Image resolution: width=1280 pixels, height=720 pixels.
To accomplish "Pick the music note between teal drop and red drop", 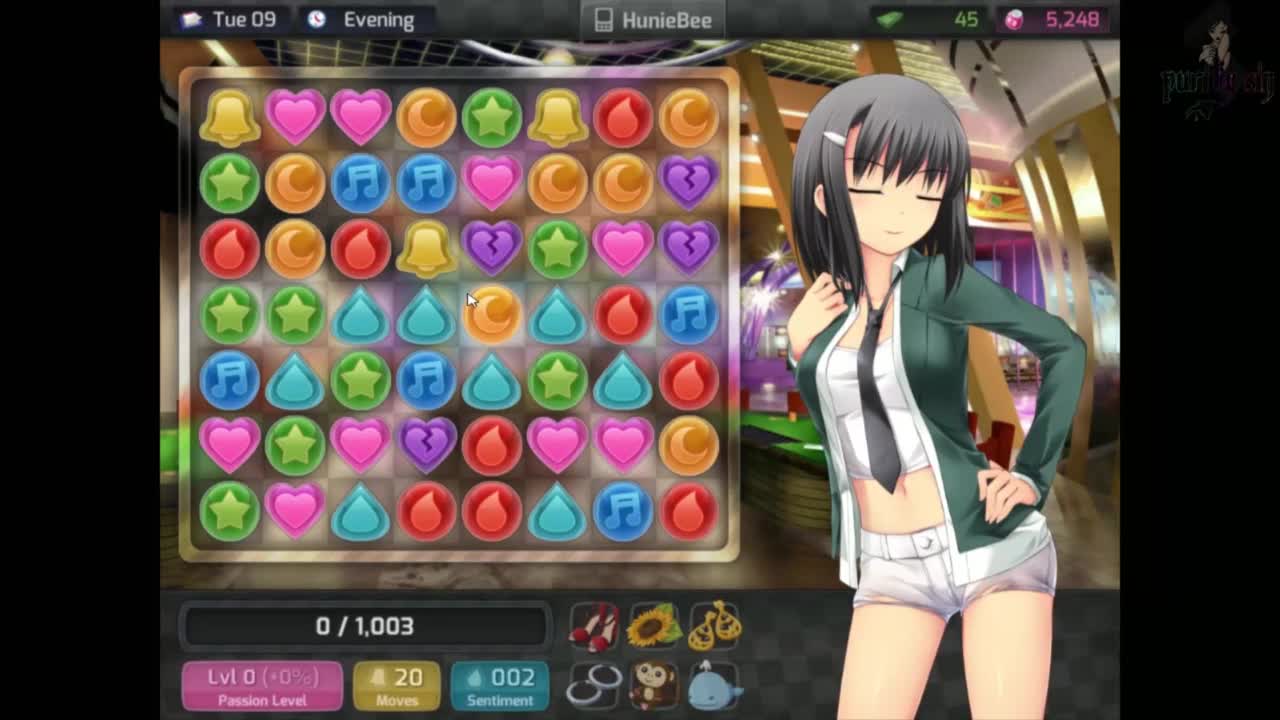I will (623, 510).
